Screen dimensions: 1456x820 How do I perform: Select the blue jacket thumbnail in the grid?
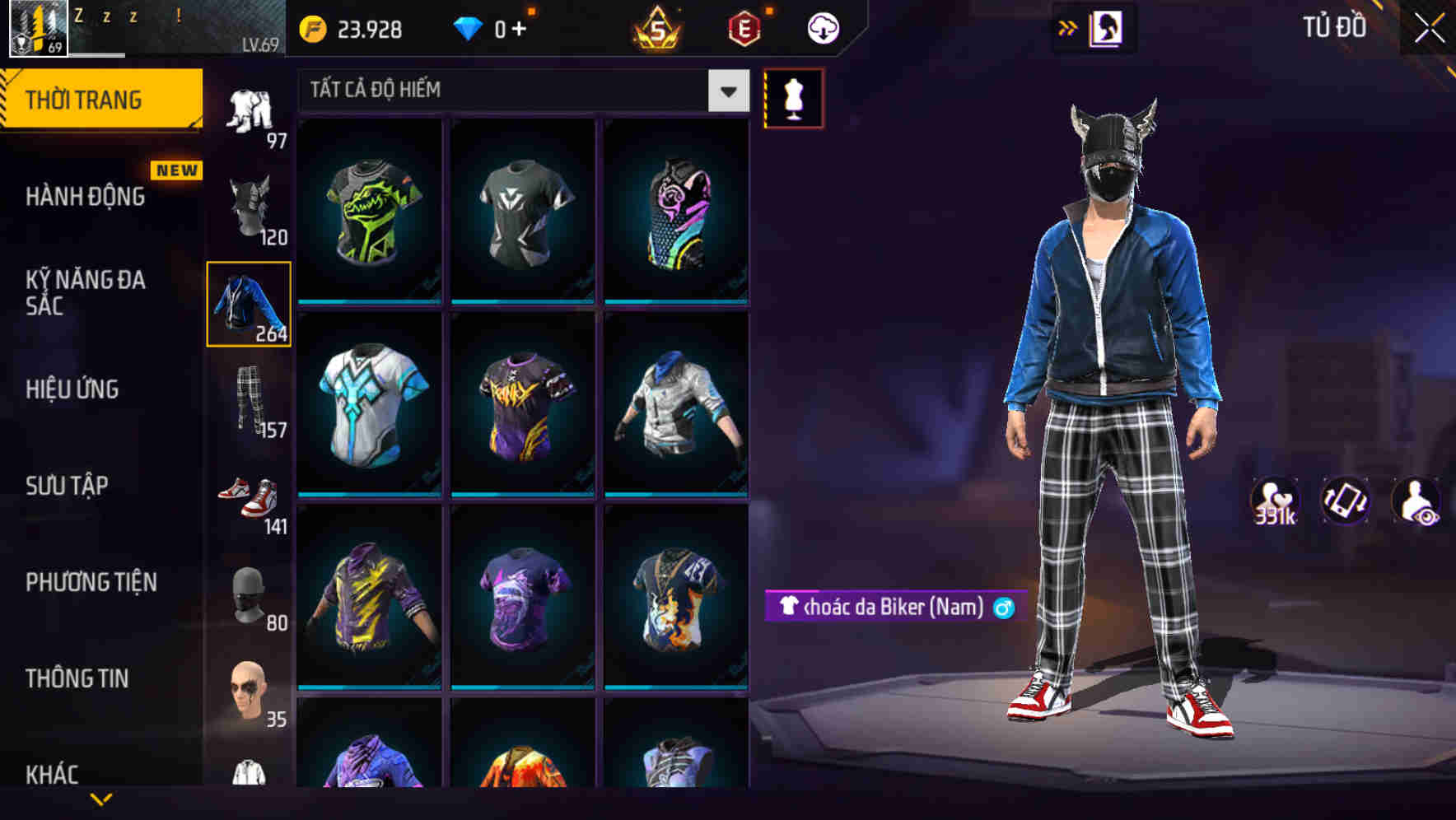(675, 403)
